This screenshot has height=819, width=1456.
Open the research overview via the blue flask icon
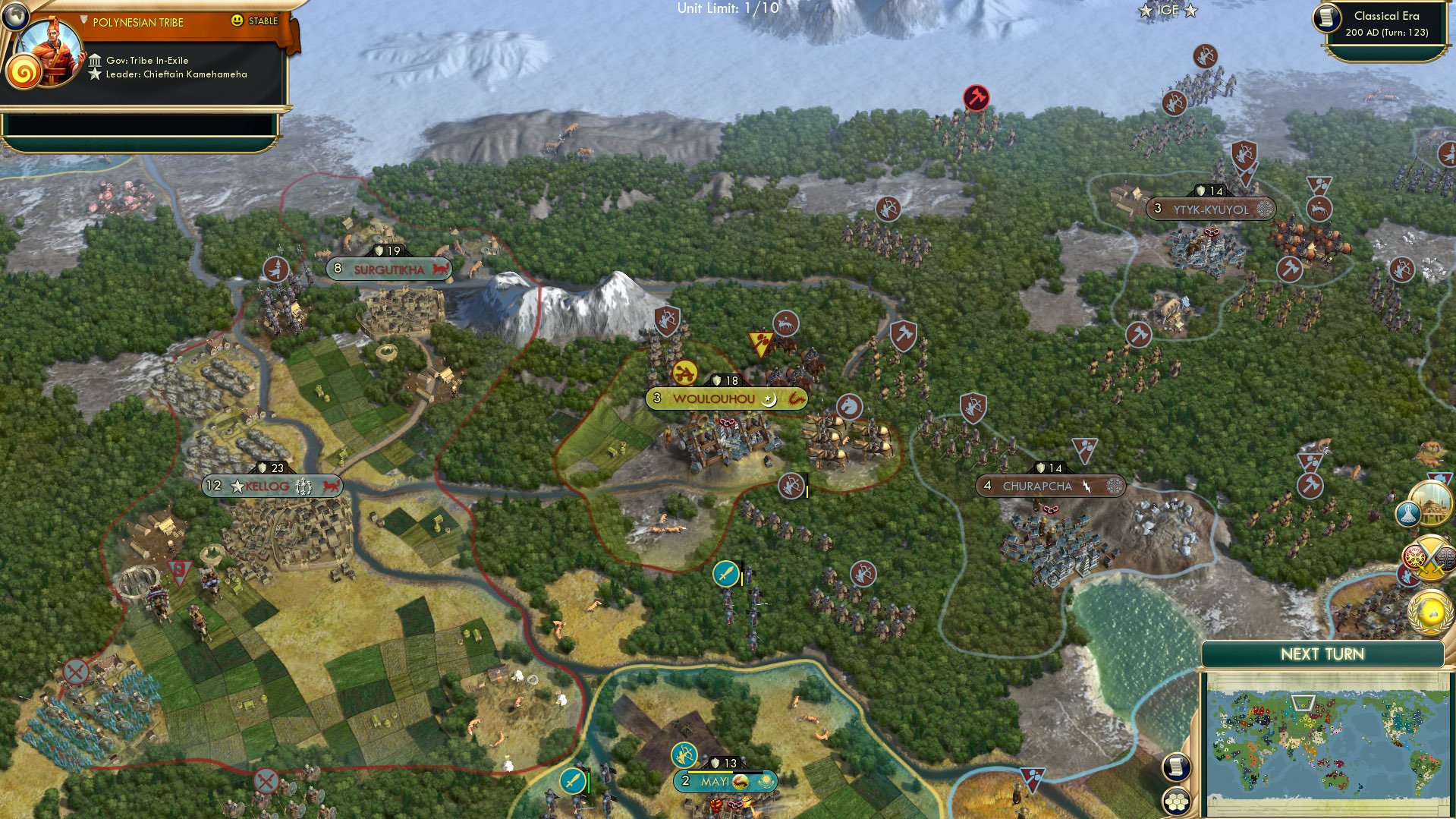[x=1408, y=514]
